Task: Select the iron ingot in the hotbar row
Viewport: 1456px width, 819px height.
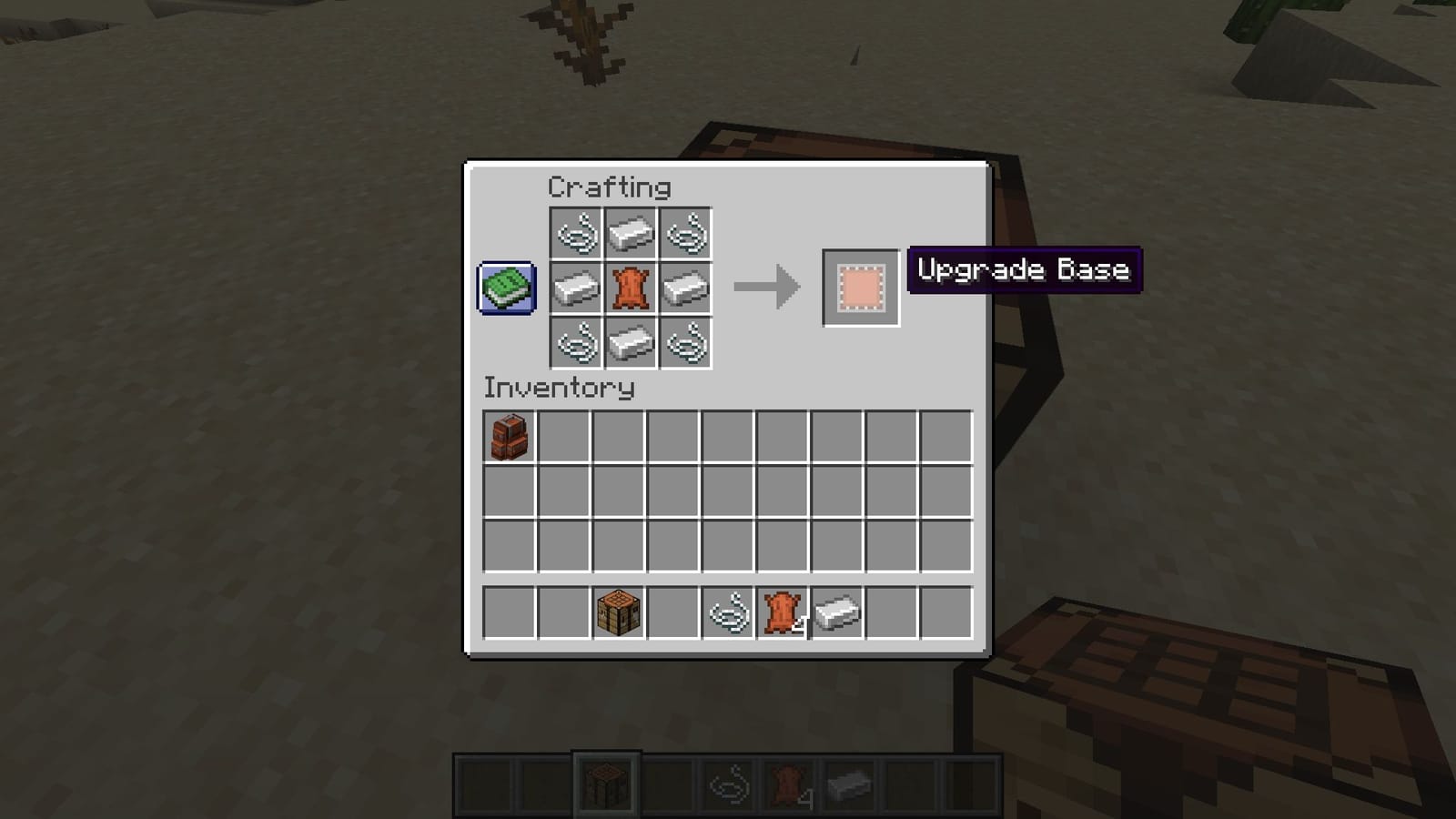Action: (x=837, y=612)
